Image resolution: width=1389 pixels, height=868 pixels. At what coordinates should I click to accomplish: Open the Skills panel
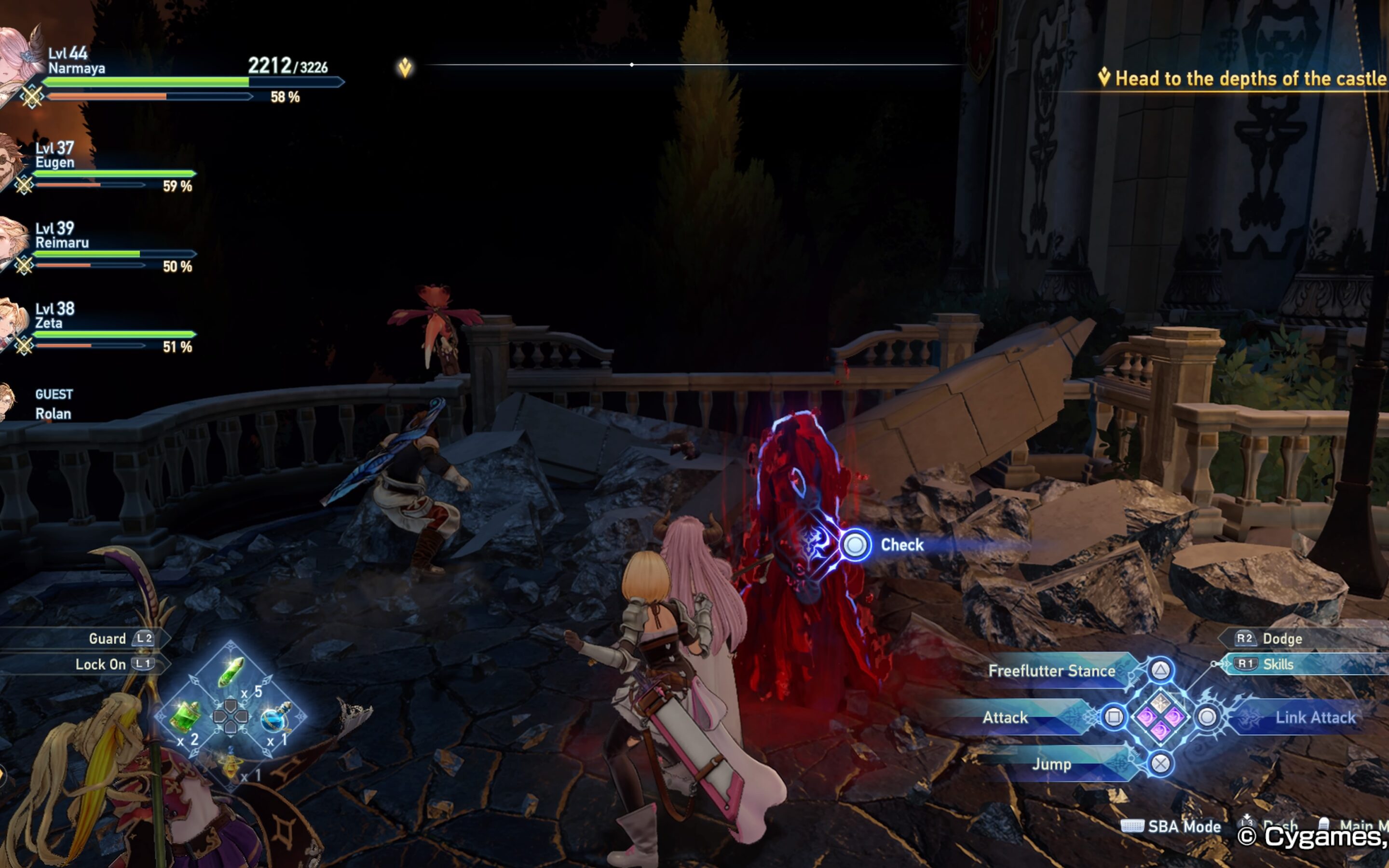coord(1278,664)
